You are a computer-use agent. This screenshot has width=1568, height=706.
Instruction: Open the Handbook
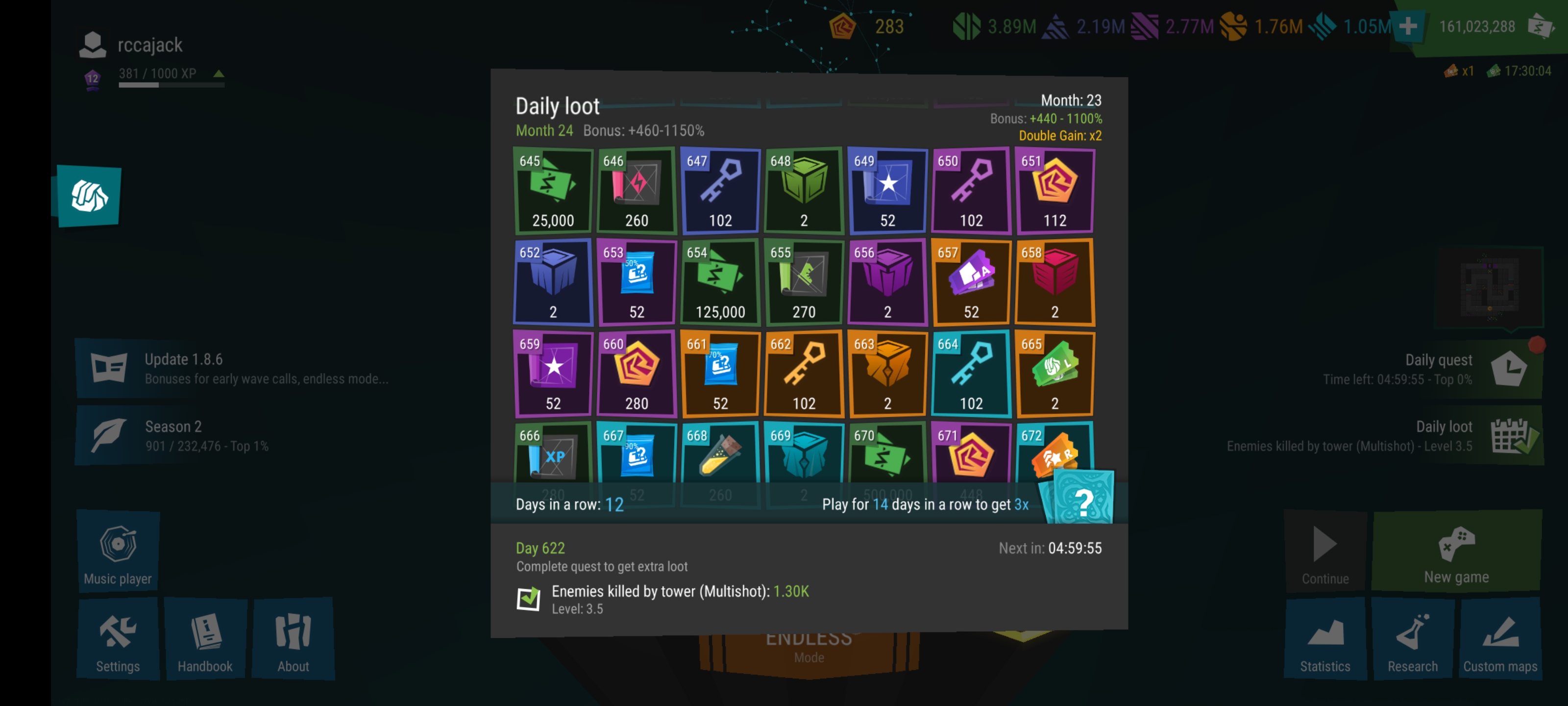(205, 640)
